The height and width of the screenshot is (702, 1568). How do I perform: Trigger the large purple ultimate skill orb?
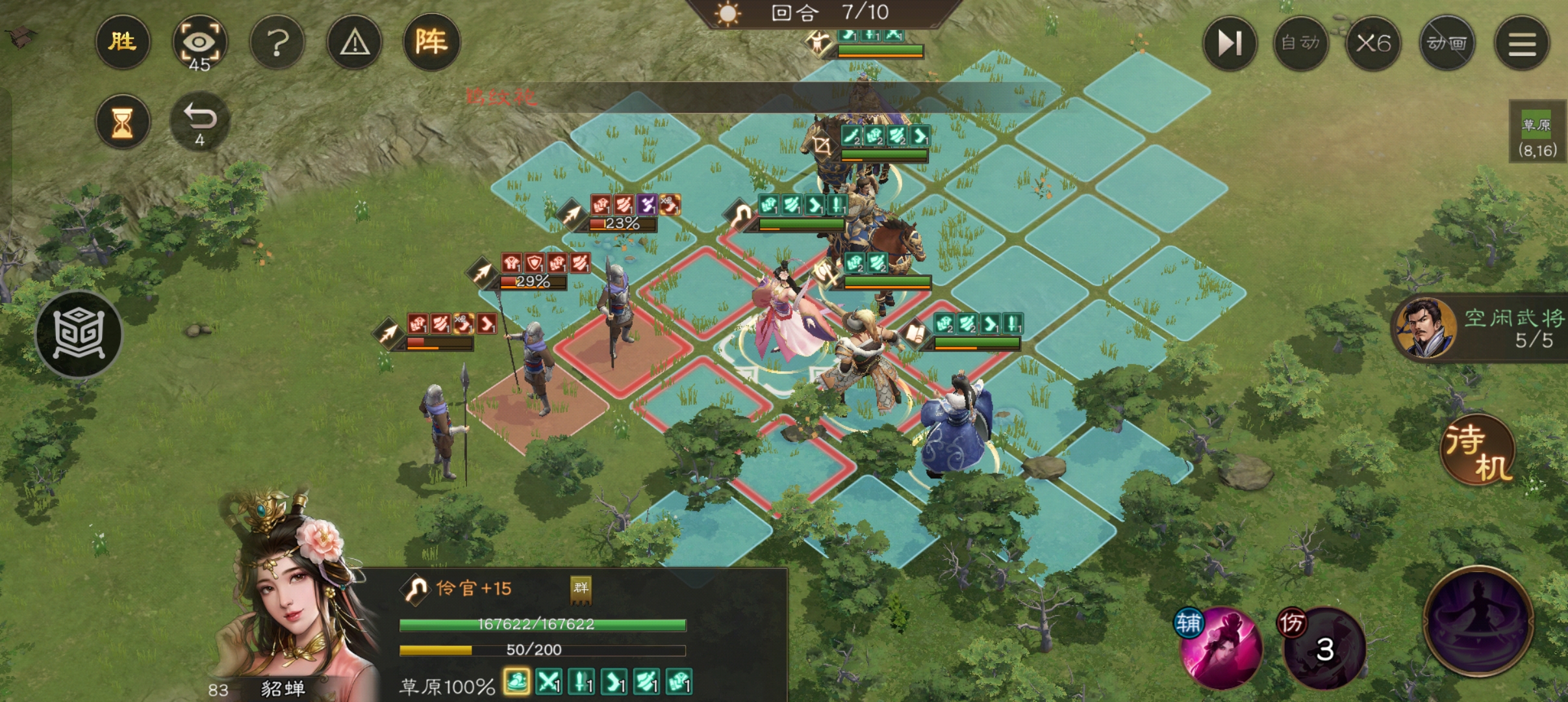tap(1478, 621)
